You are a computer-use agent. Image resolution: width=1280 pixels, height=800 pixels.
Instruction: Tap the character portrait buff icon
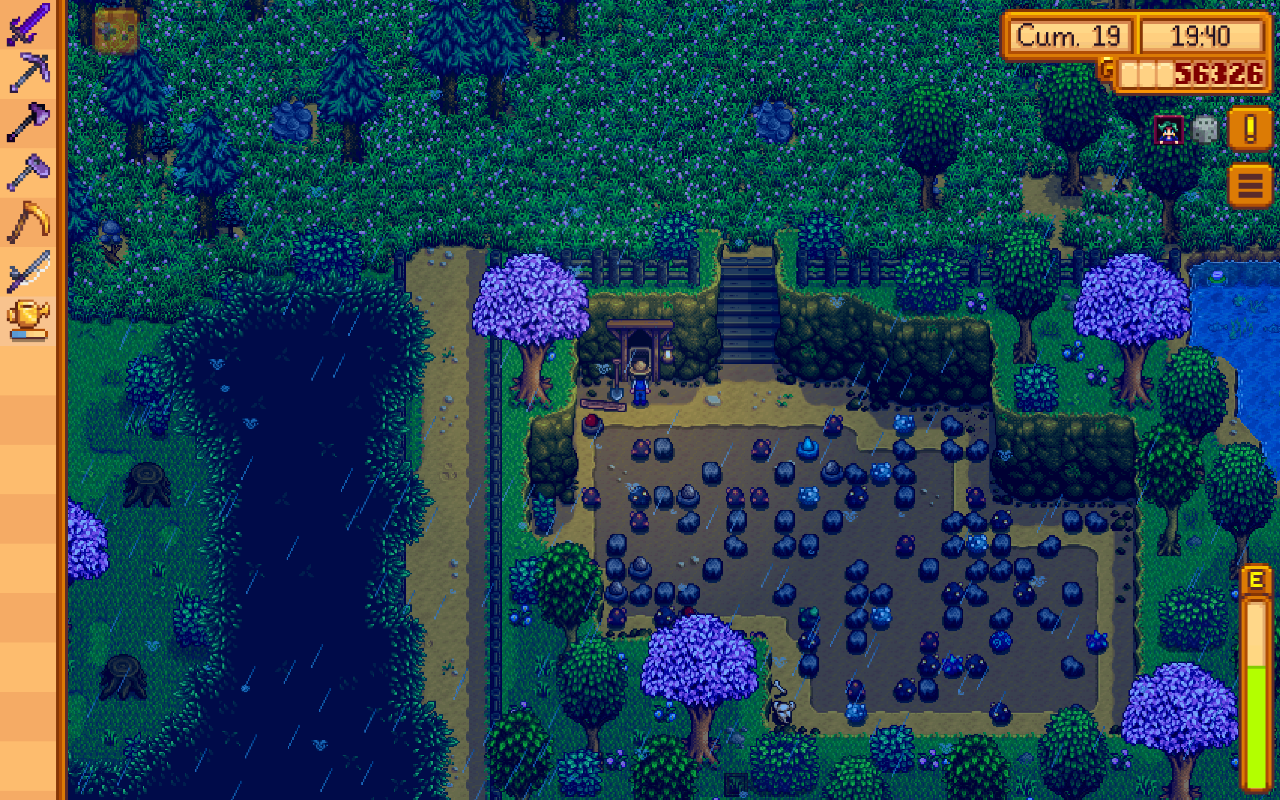pyautogui.click(x=1168, y=129)
